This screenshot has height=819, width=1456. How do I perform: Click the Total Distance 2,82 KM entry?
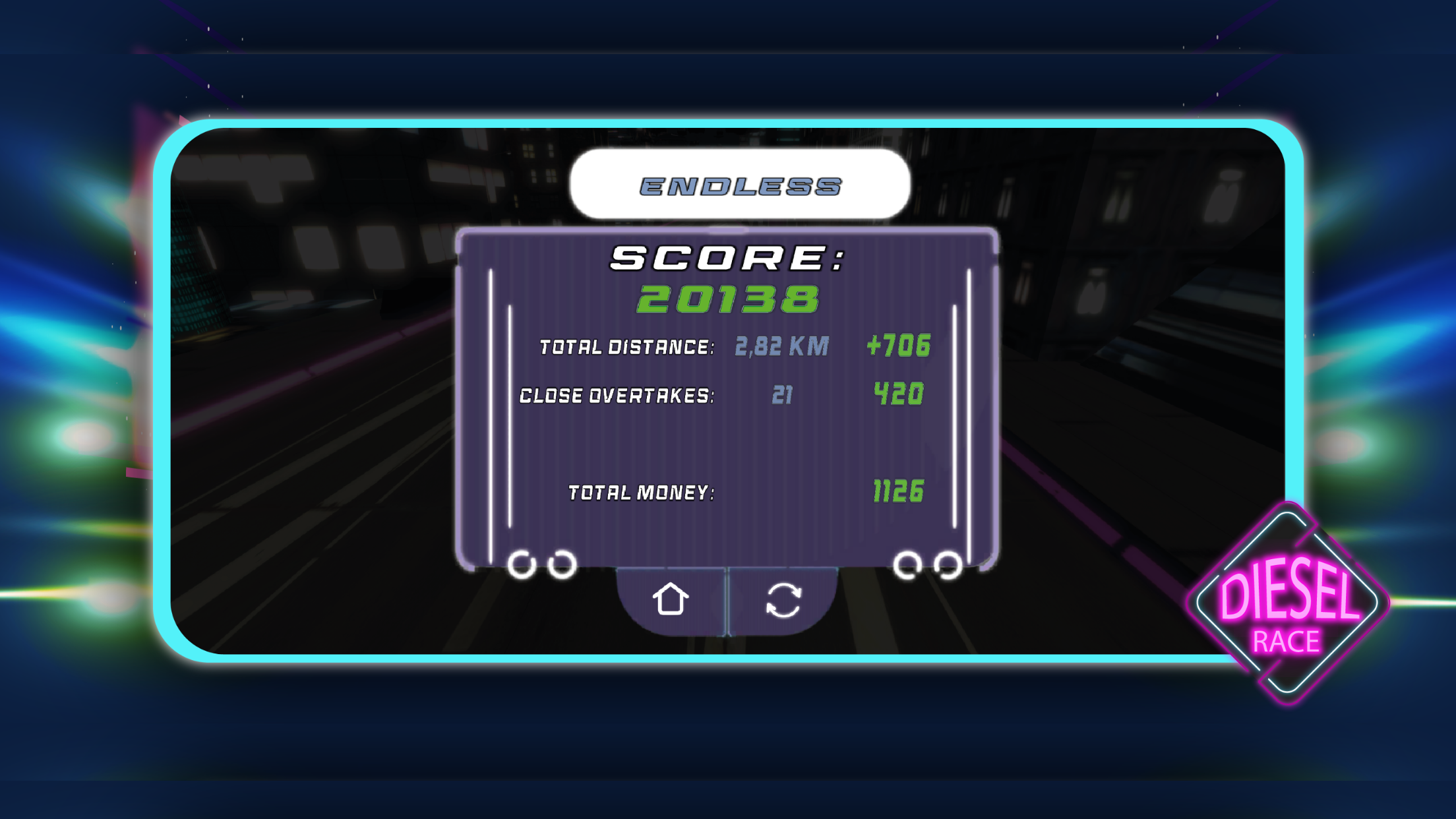click(x=782, y=346)
